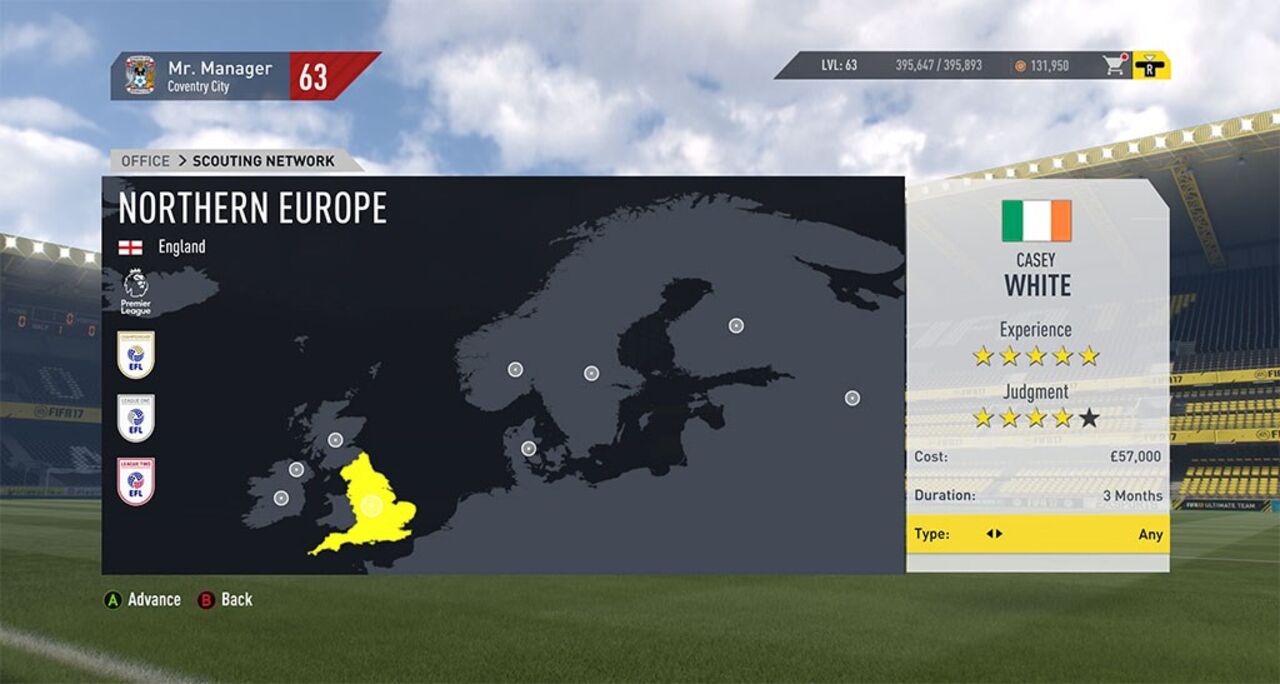The width and height of the screenshot is (1280, 684).
Task: Select the Denmark map marker
Action: 528,449
